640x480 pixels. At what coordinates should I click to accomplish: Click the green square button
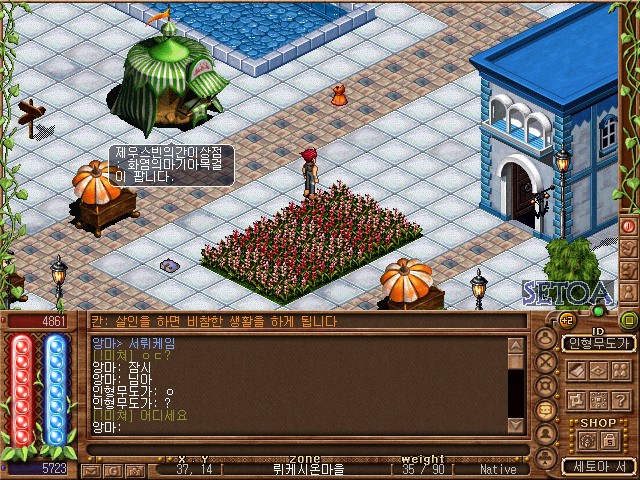pyautogui.click(x=629, y=321)
